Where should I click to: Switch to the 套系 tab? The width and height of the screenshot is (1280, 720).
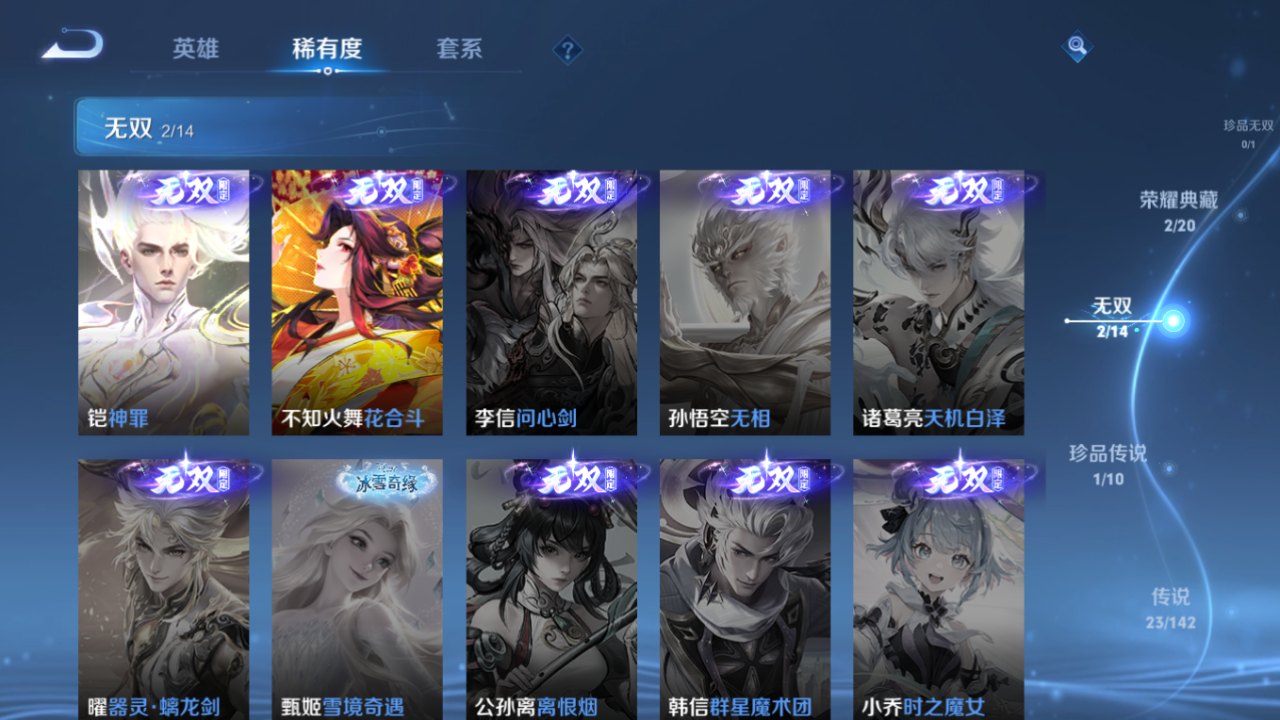[x=459, y=49]
